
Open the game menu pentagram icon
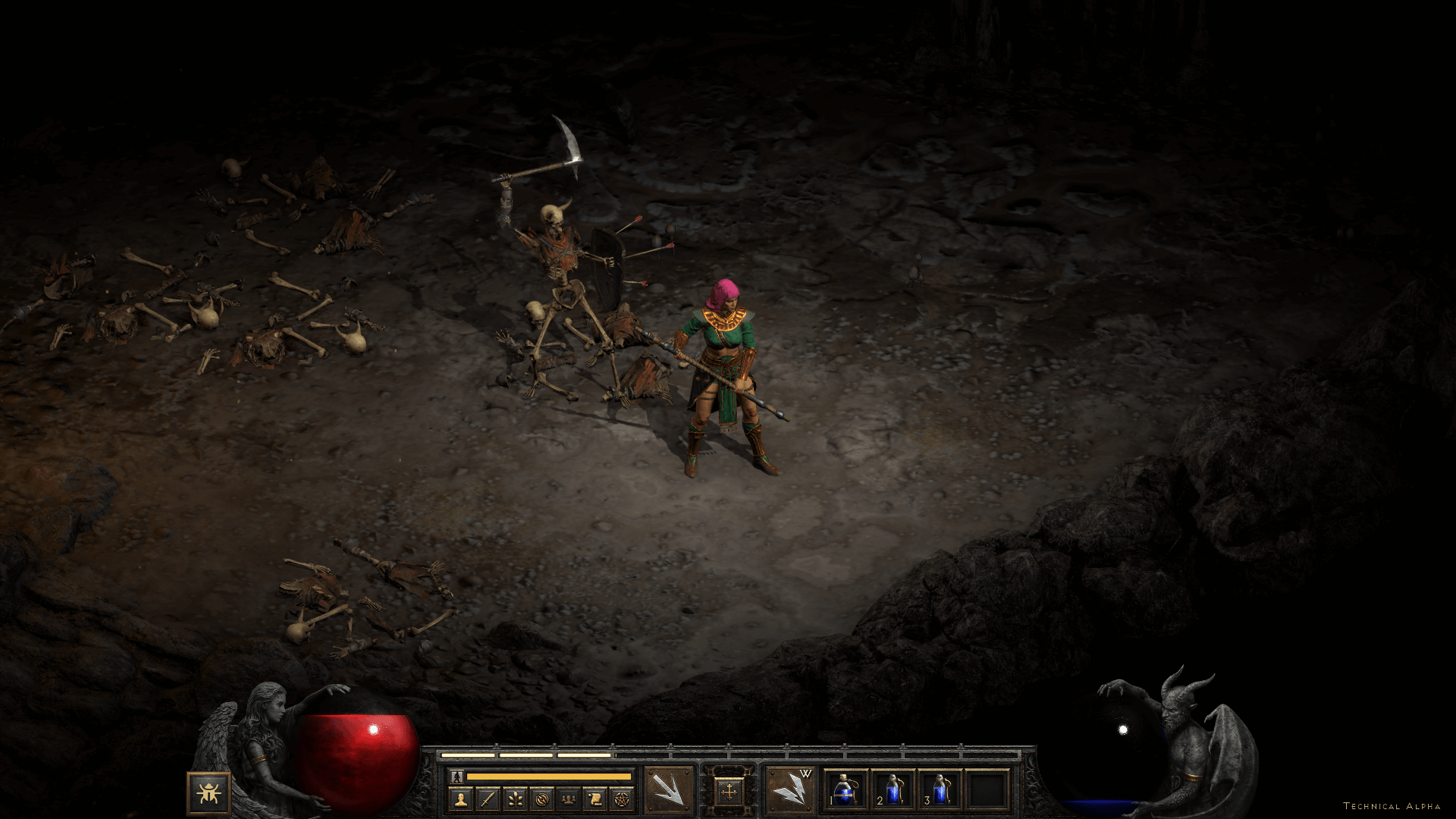(620, 799)
